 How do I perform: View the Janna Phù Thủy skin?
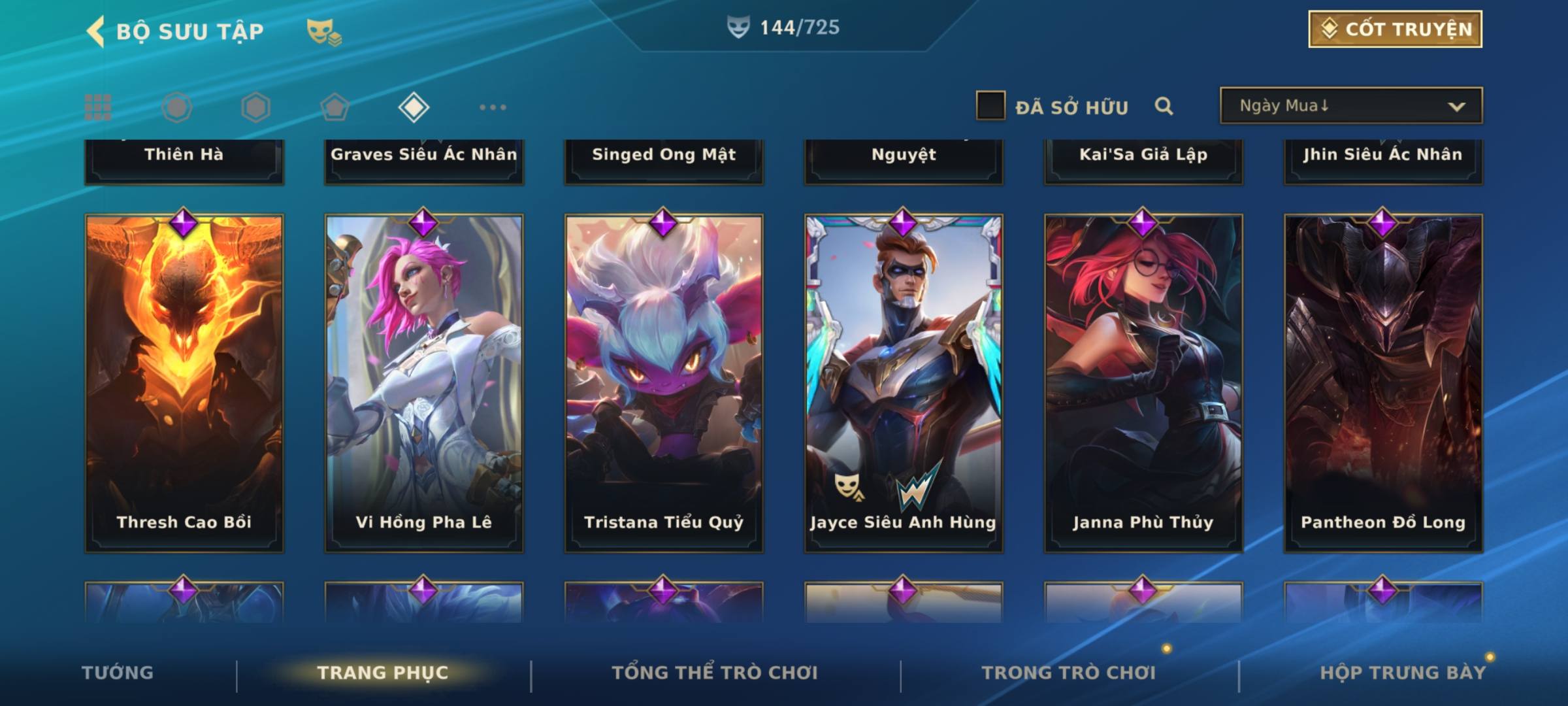pos(1143,382)
